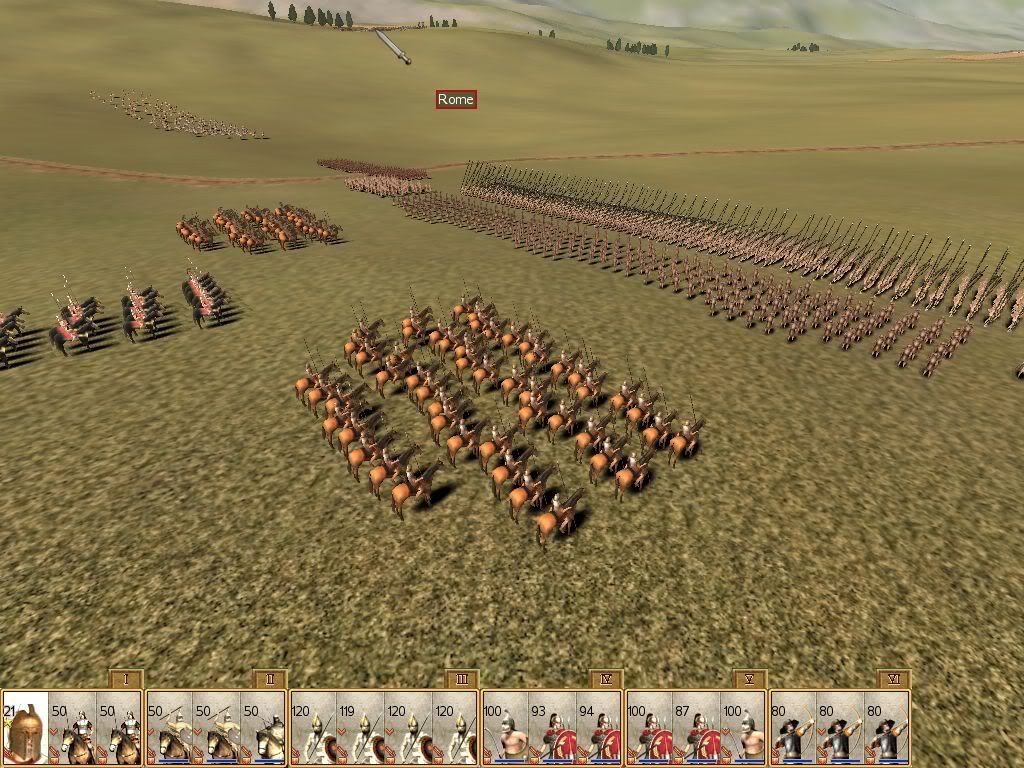Viewport: 1024px width, 768px height.
Task: Select the 119-man spearmen unit card
Action: [x=361, y=727]
